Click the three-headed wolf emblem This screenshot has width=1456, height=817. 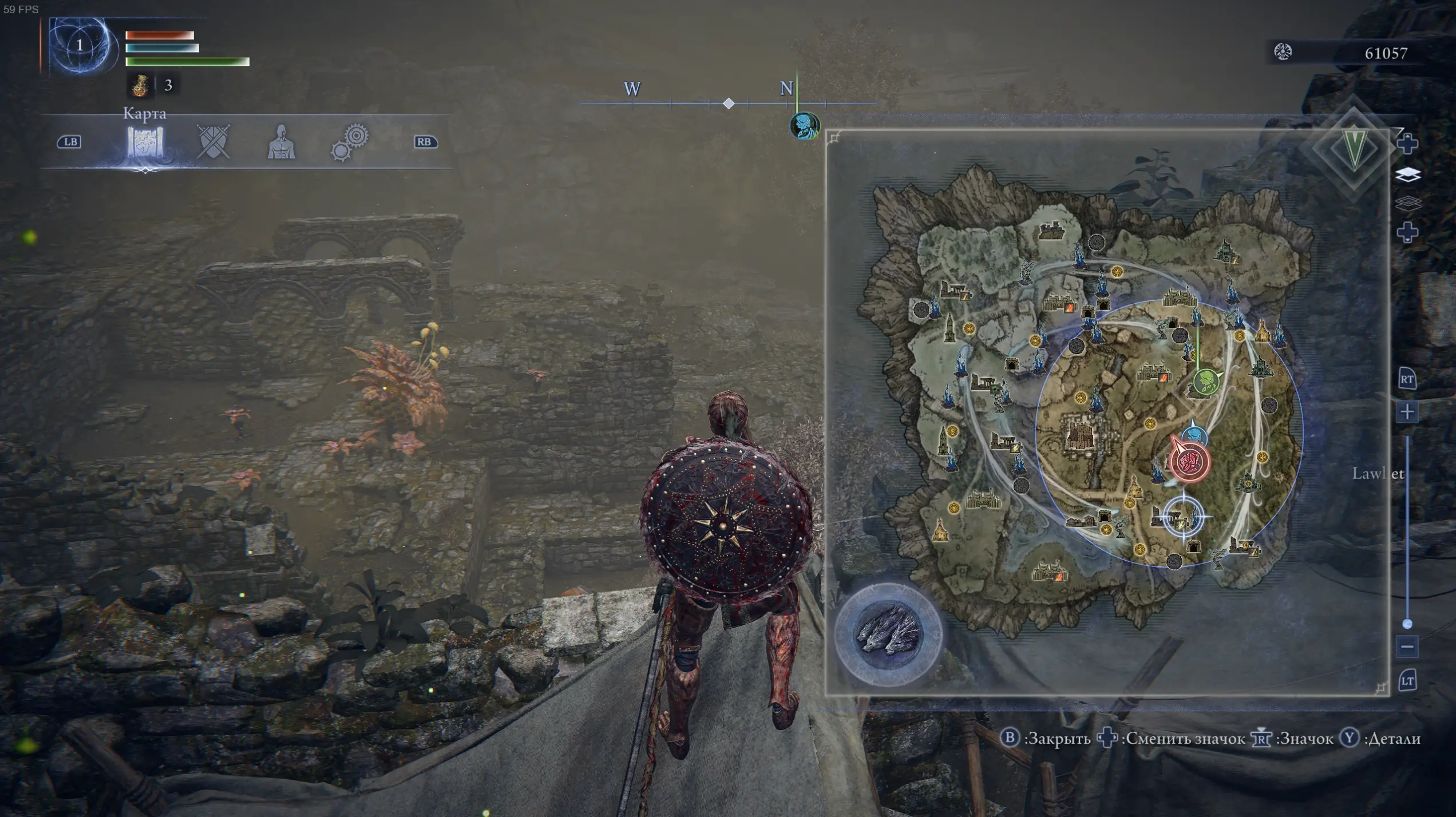pyautogui.click(x=888, y=634)
